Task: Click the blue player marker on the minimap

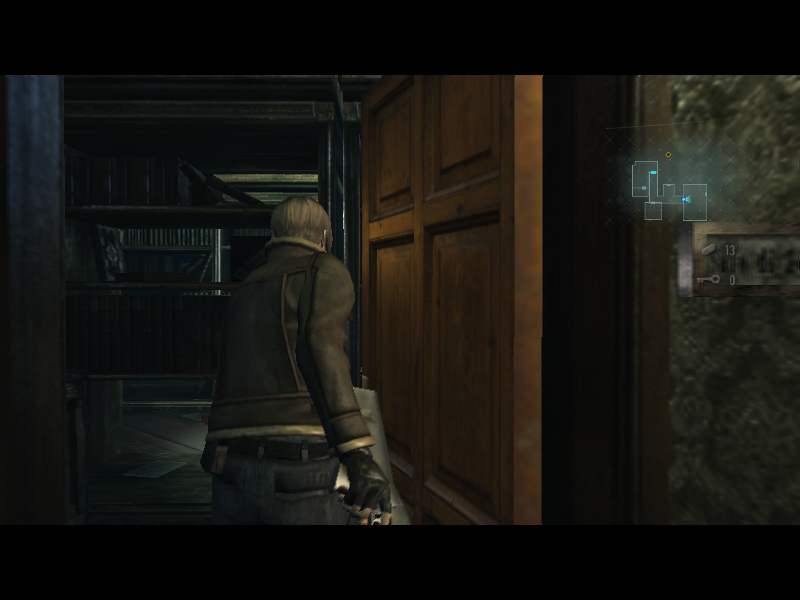Action: pyautogui.click(x=686, y=199)
